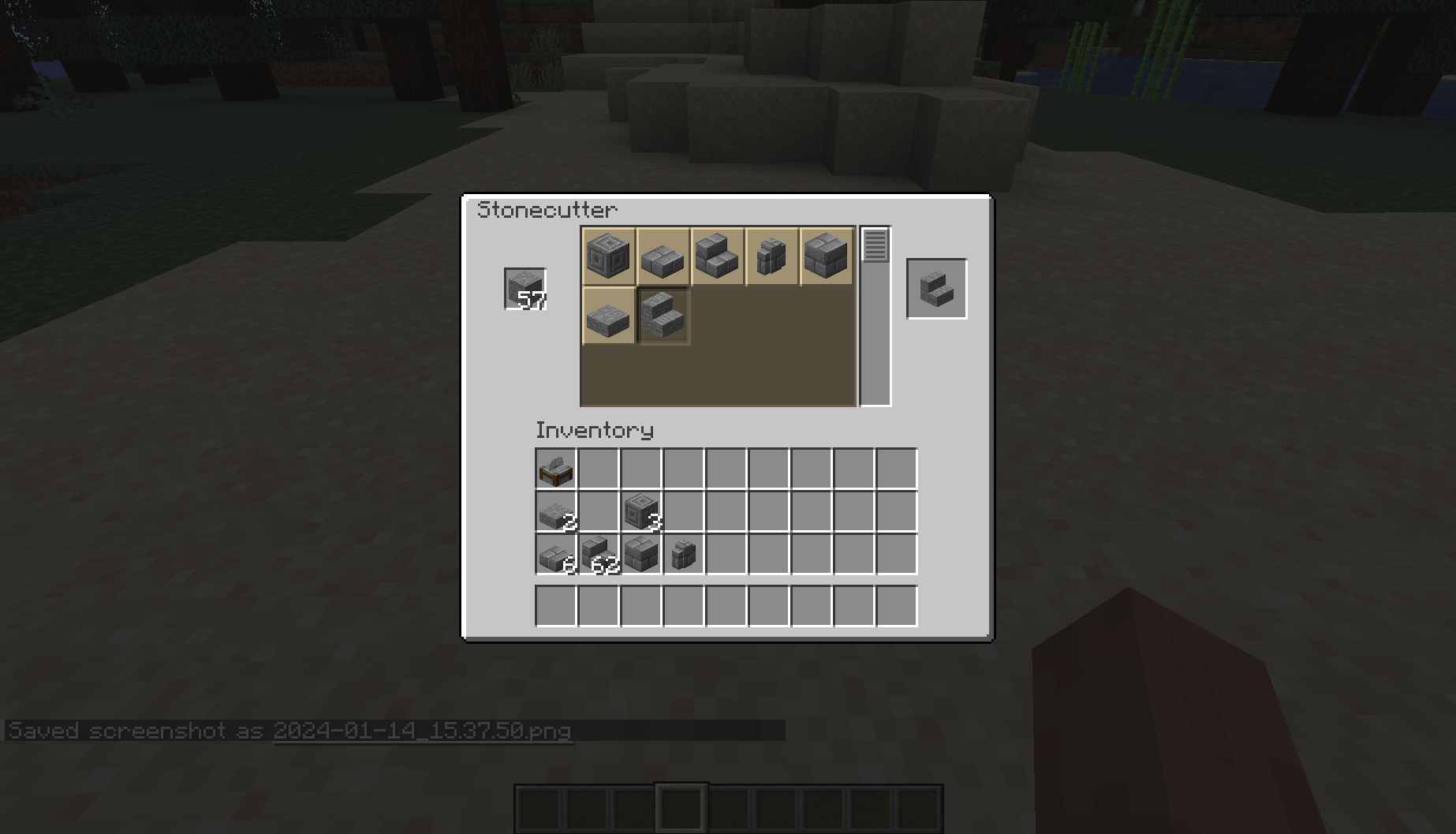Select the stone bricks recipe
Image resolution: width=1456 pixels, height=834 pixels.
click(x=824, y=256)
